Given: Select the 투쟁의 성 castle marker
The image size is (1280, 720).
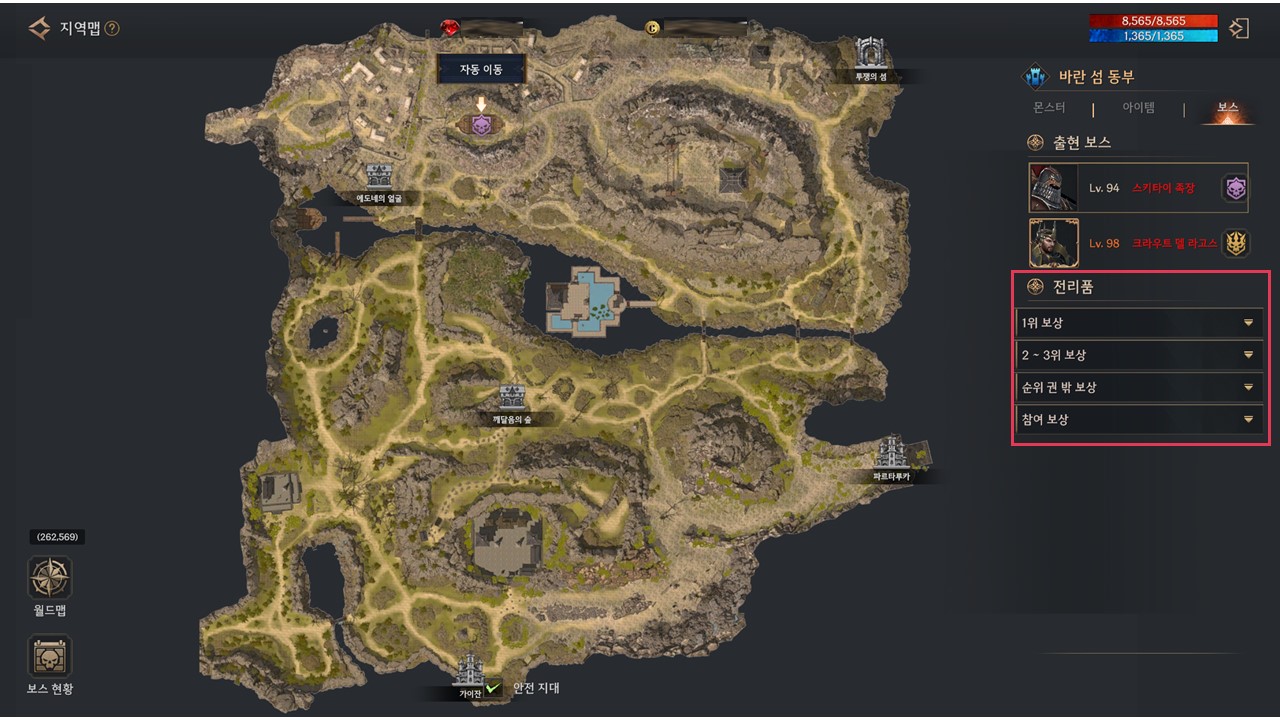Looking at the screenshot, I should 870,54.
